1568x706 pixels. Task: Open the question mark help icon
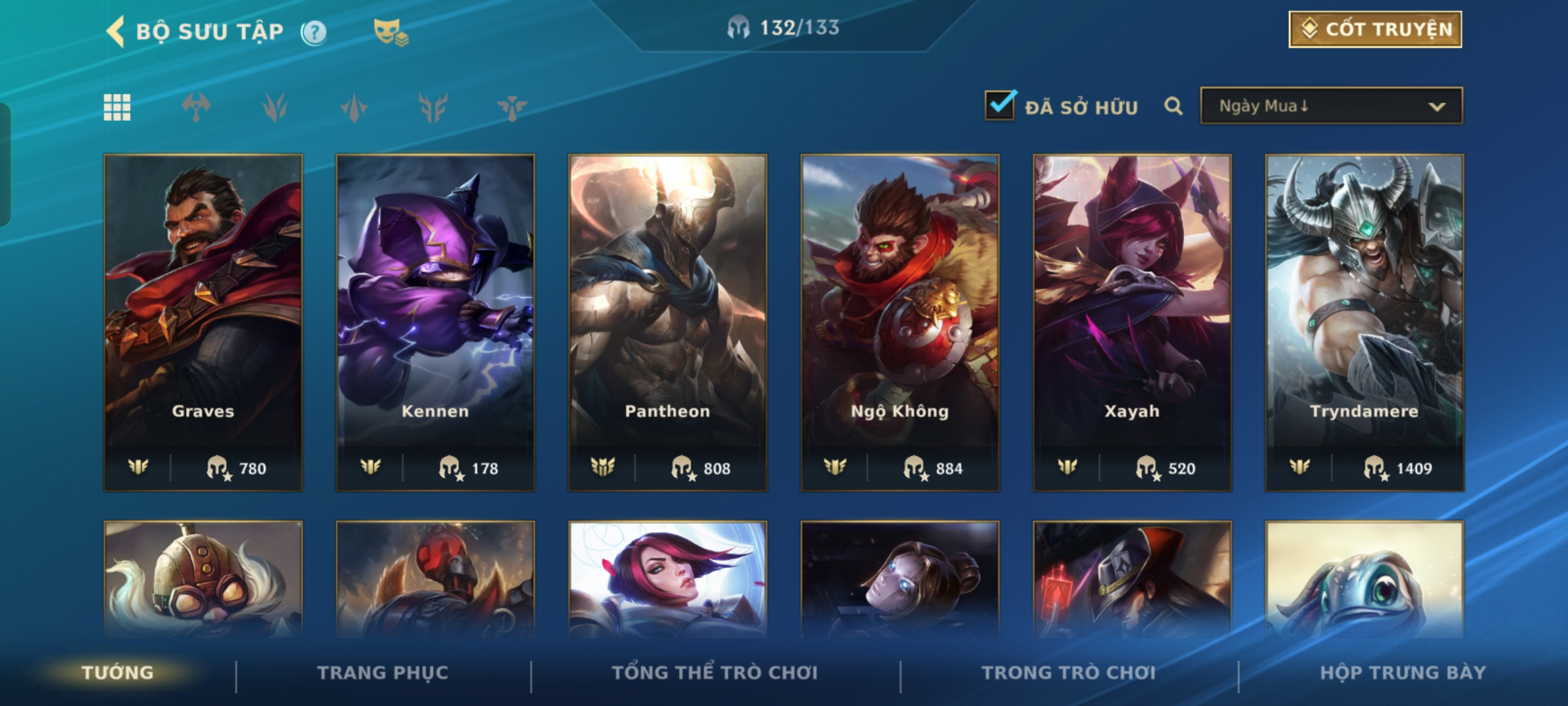tap(314, 32)
